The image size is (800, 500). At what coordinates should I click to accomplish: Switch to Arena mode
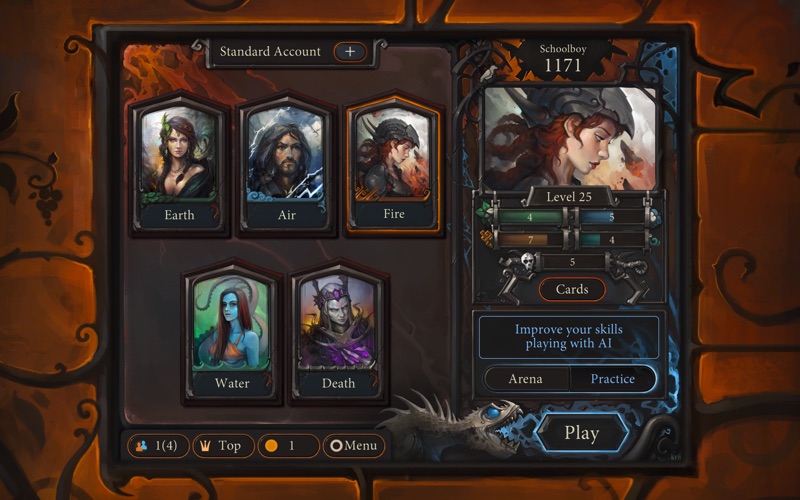pos(526,379)
